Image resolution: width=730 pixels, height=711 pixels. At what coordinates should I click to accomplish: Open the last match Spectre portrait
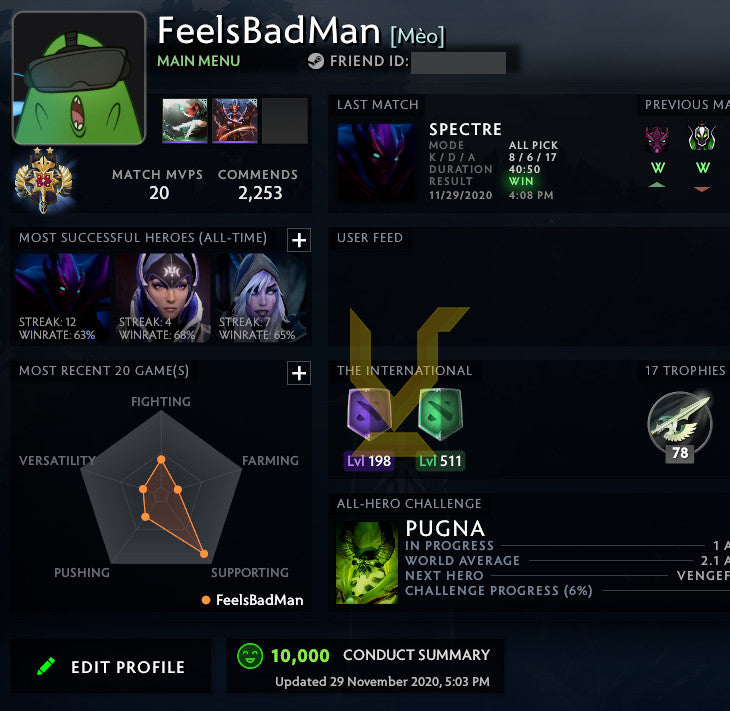coord(376,162)
